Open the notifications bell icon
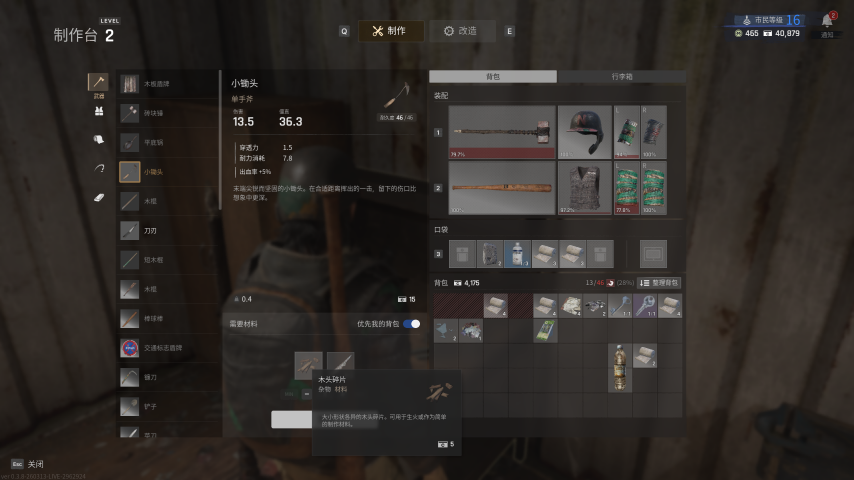The height and width of the screenshot is (480, 854). pos(827,21)
